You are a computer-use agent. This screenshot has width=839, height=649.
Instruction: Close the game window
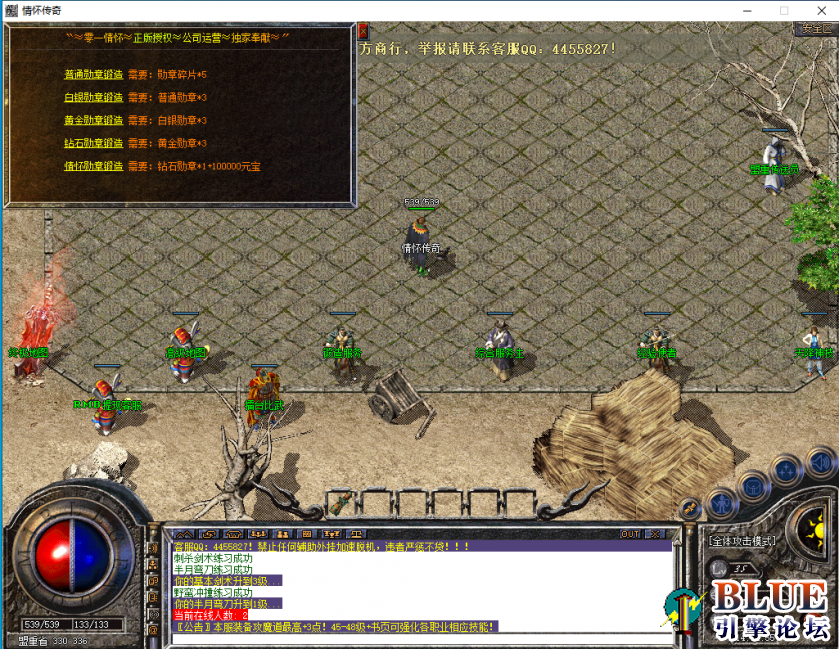[x=819, y=10]
